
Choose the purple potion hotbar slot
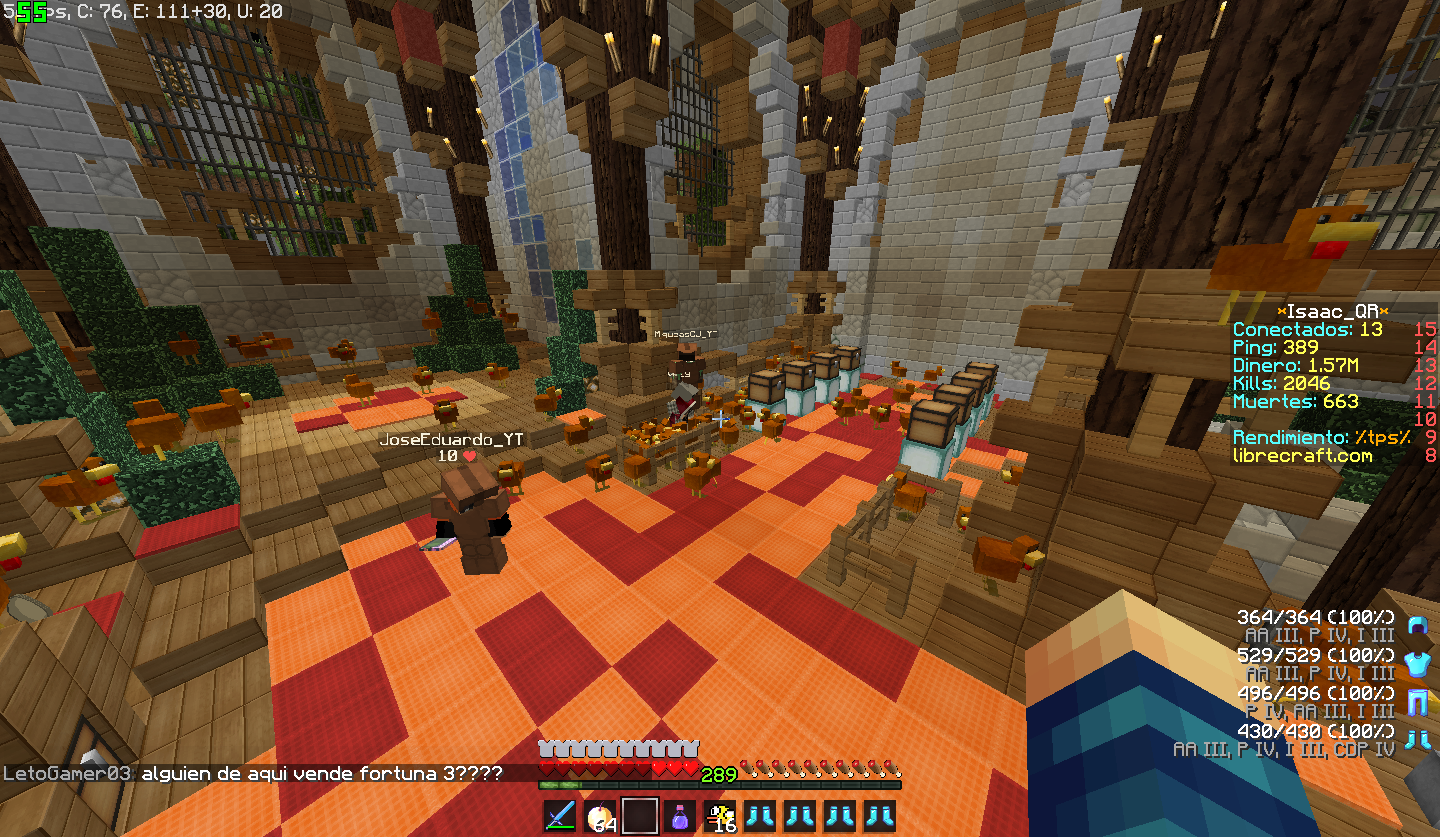point(680,816)
